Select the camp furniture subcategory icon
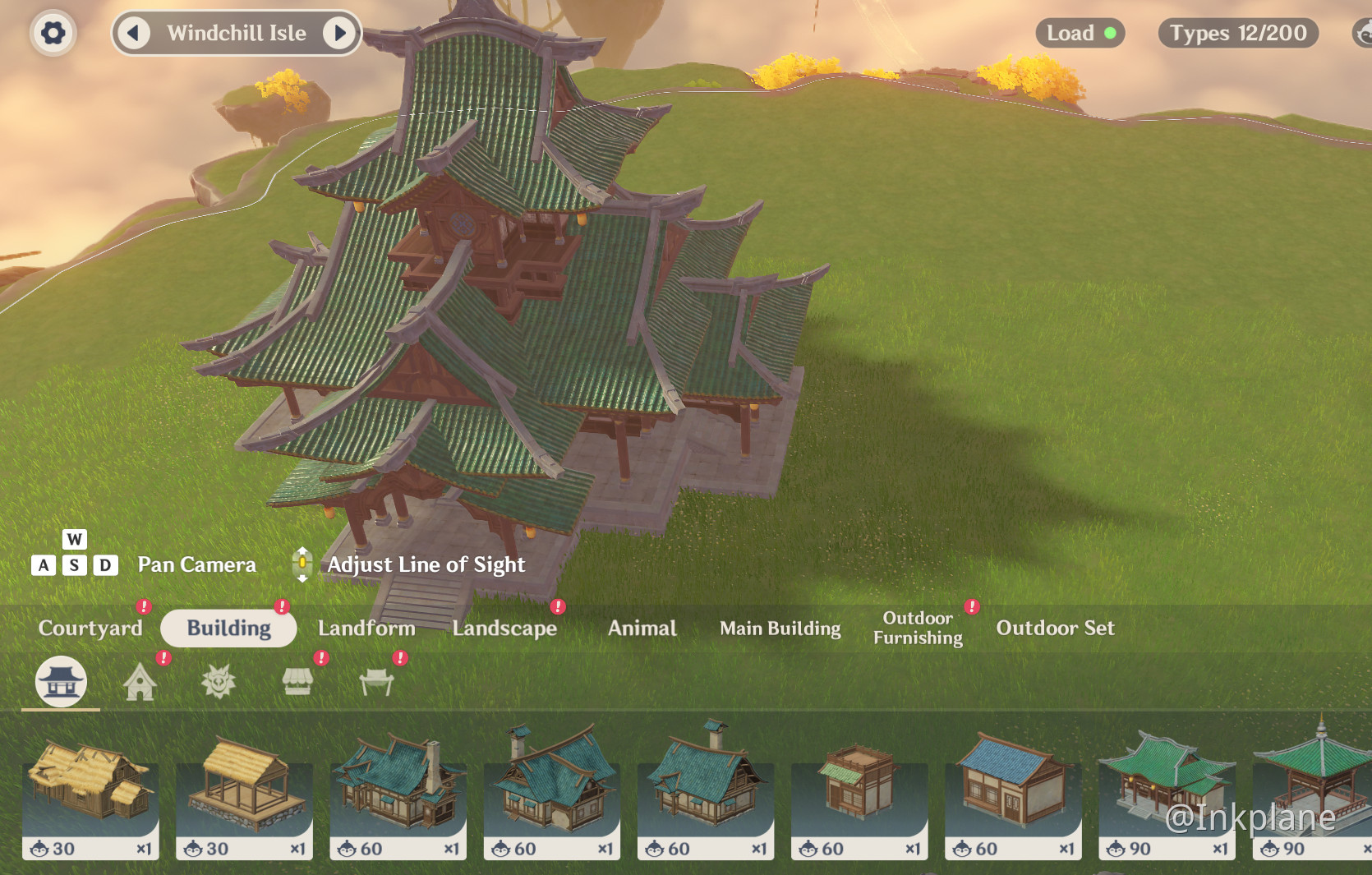This screenshot has height=875, width=1372. (375, 681)
